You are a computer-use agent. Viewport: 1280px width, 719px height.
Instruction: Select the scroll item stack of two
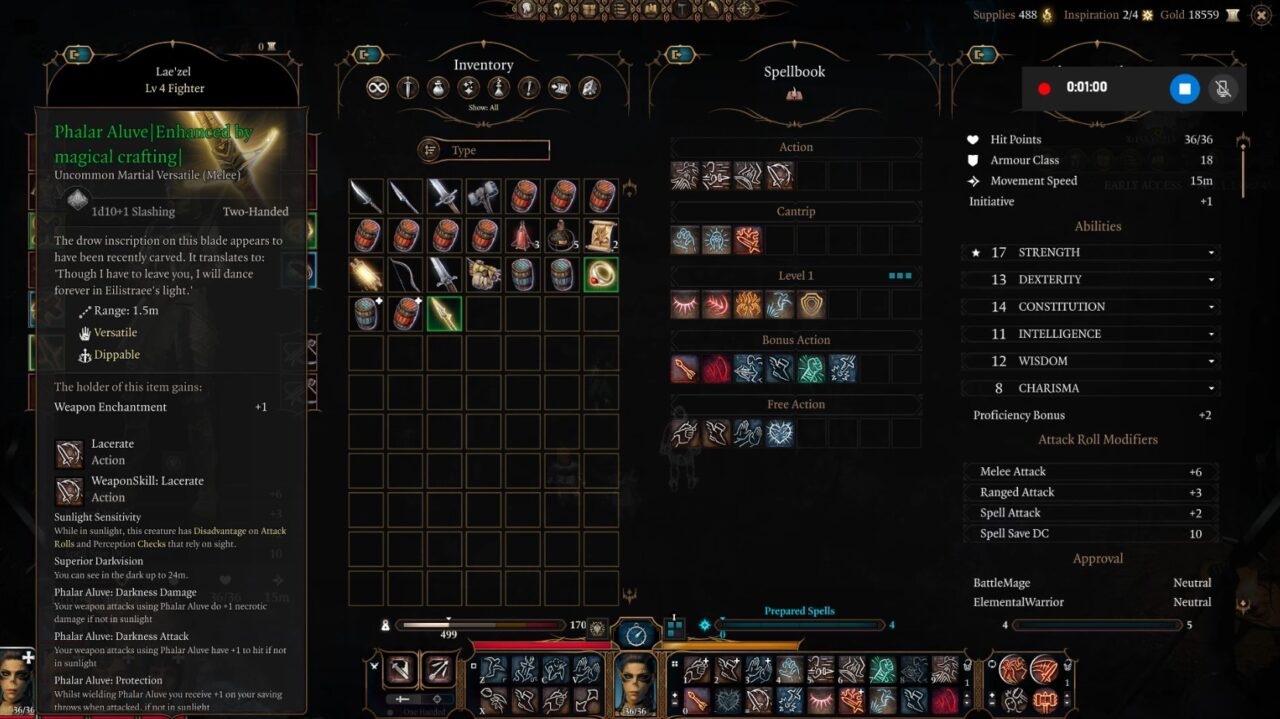(601, 235)
